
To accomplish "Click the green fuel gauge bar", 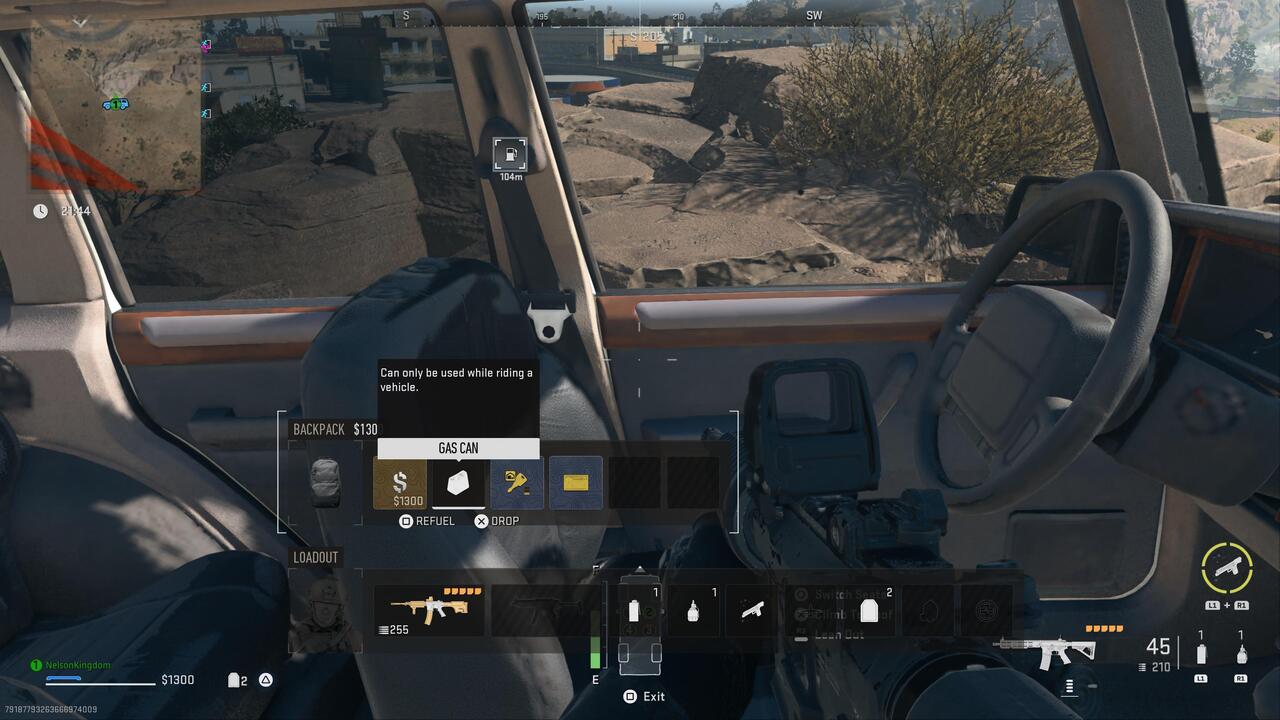I will (x=596, y=660).
